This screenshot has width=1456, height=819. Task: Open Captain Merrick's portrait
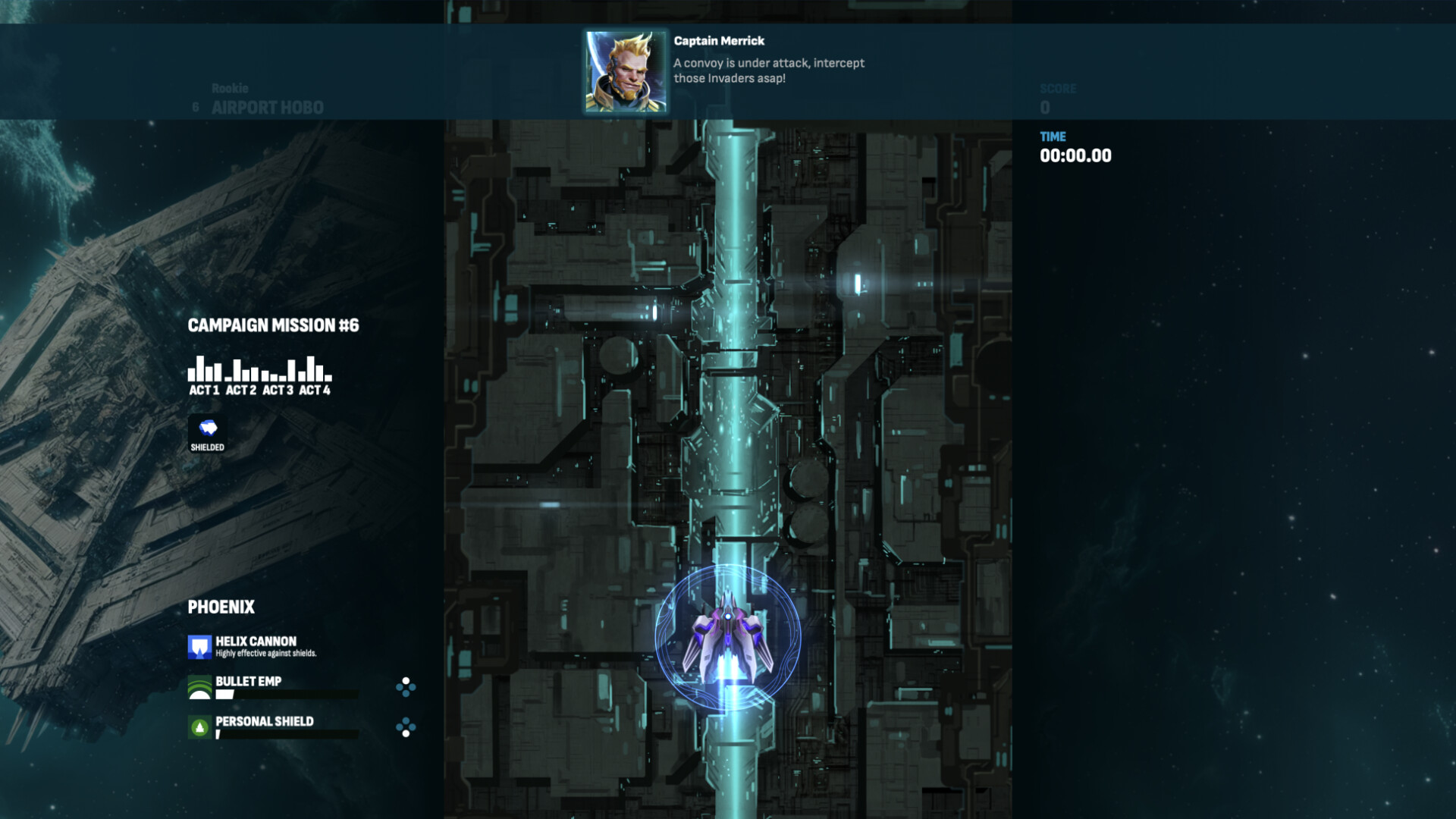[x=625, y=72]
